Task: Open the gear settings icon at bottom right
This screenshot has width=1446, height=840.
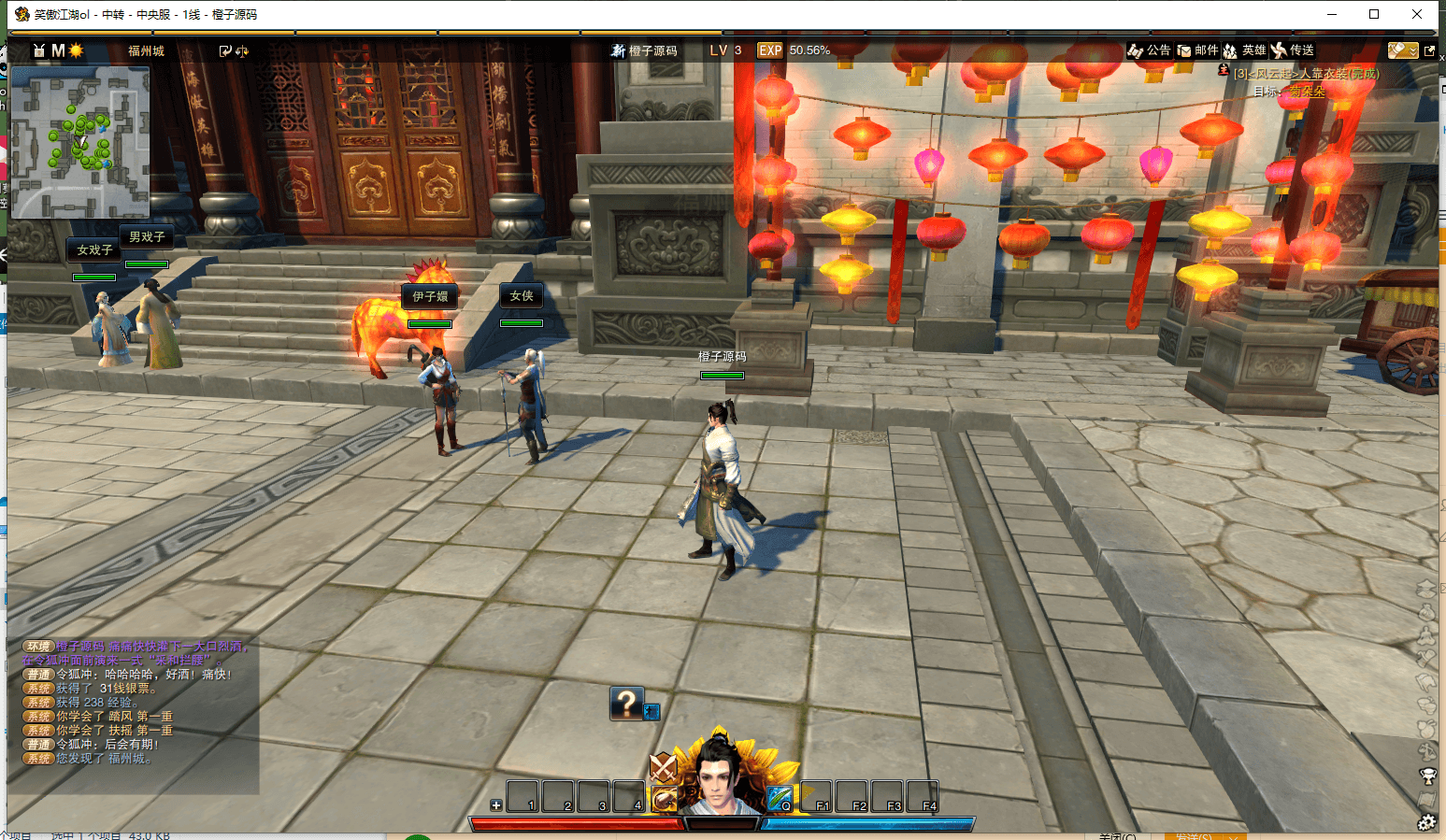Action: [1427, 821]
